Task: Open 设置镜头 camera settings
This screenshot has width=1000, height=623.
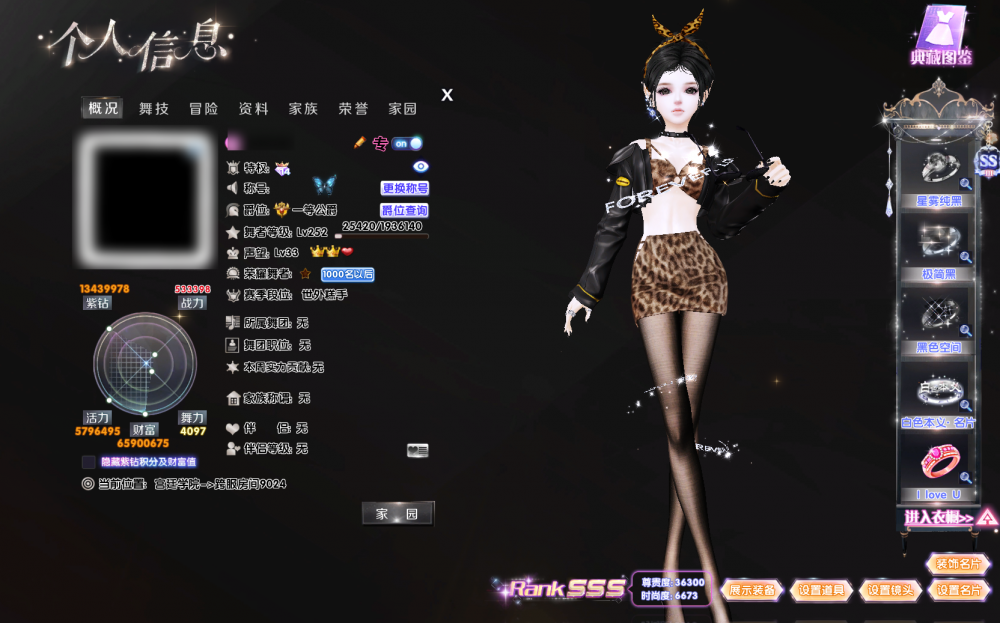Action: [889, 590]
